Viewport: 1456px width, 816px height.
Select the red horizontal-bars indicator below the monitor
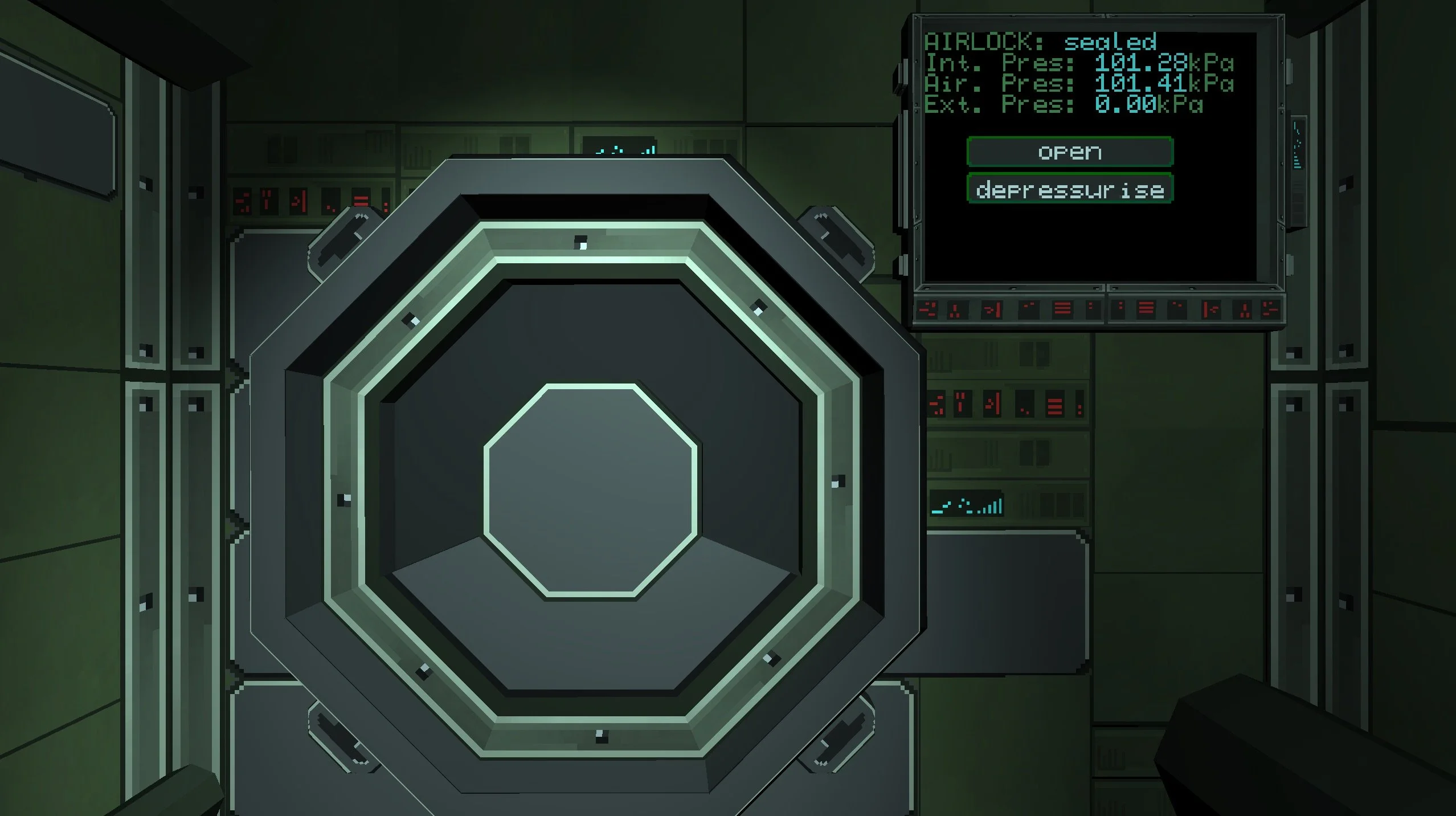pos(1063,308)
